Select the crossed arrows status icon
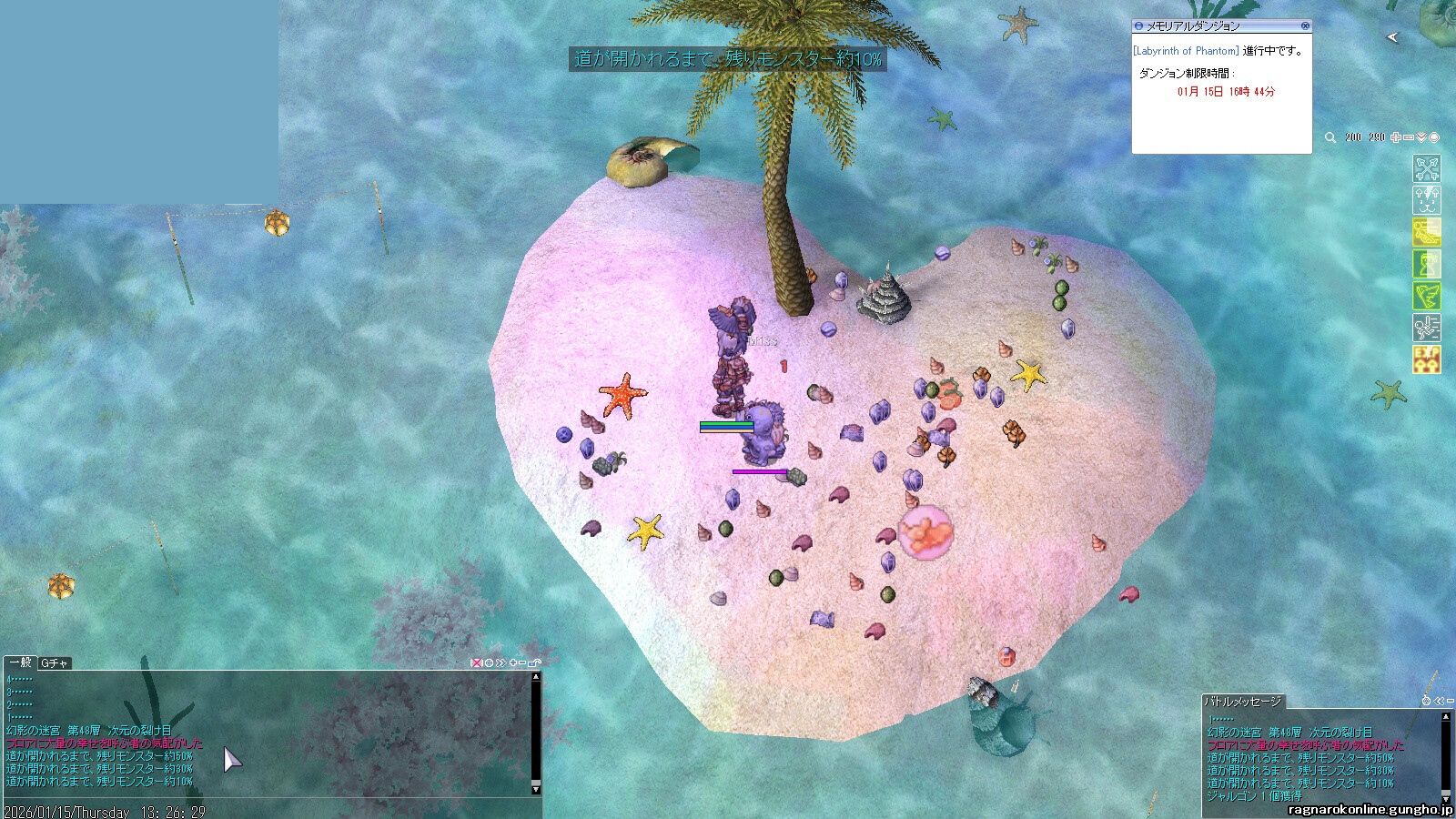The height and width of the screenshot is (819, 1456). (x=1426, y=168)
